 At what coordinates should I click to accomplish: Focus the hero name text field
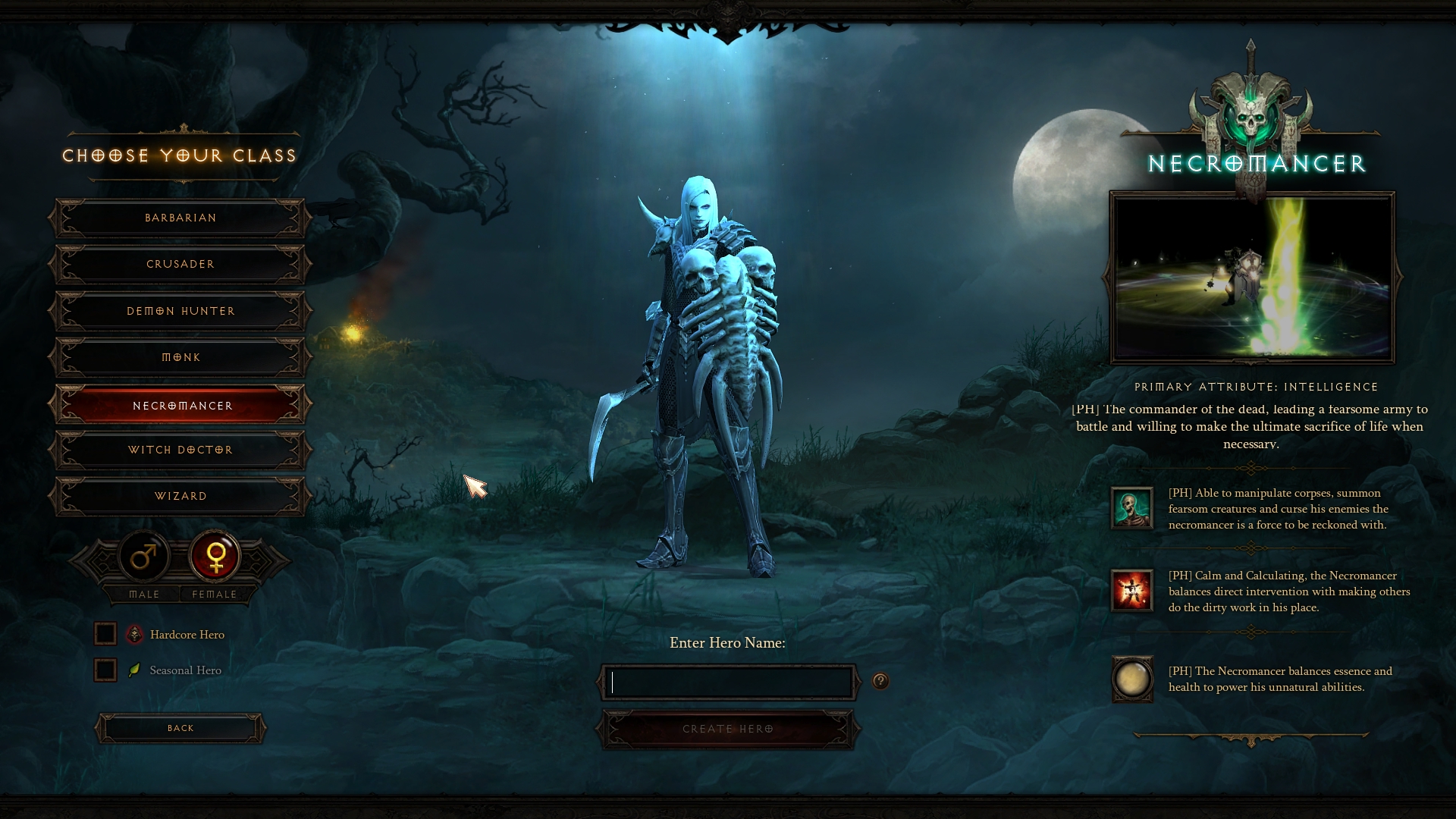pyautogui.click(x=730, y=682)
